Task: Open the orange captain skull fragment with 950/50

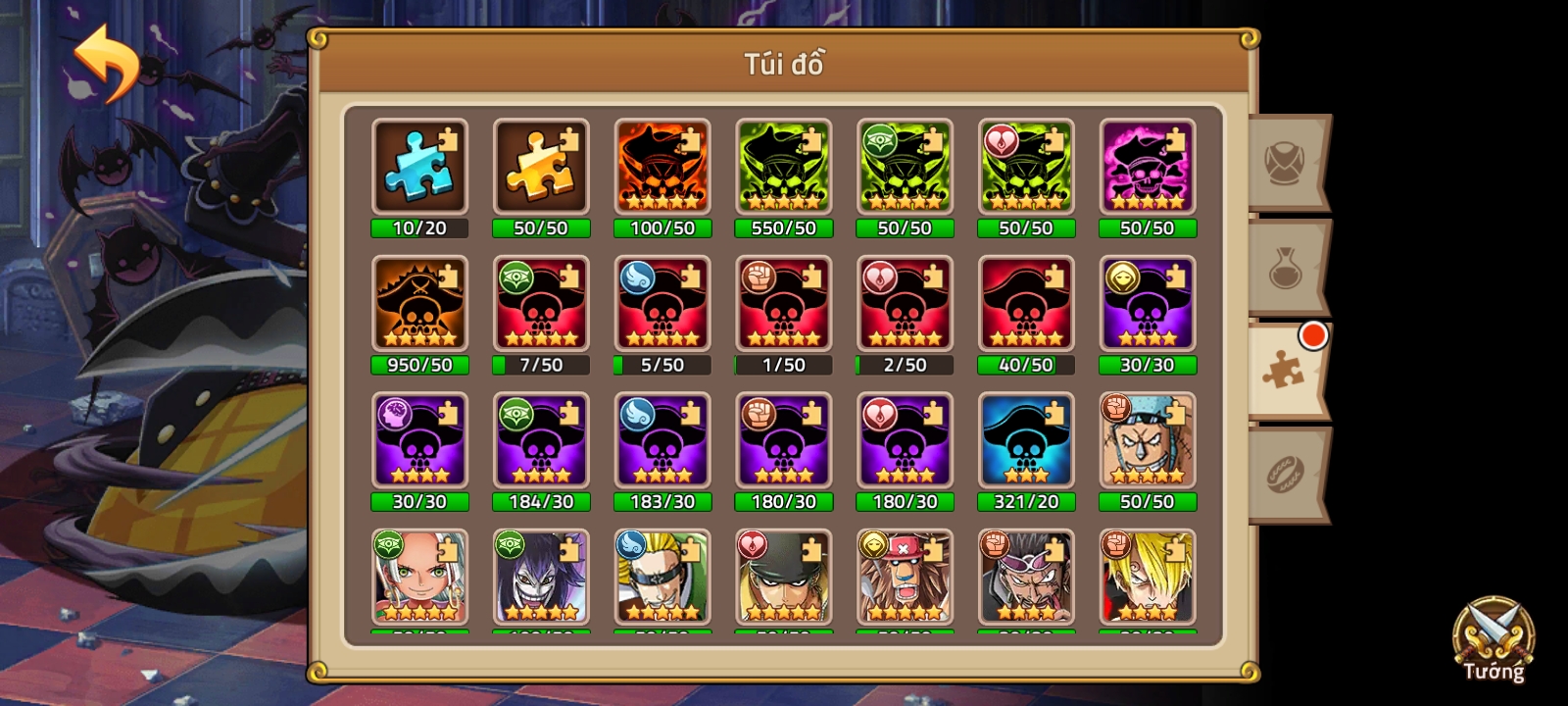Action: pyautogui.click(x=419, y=304)
